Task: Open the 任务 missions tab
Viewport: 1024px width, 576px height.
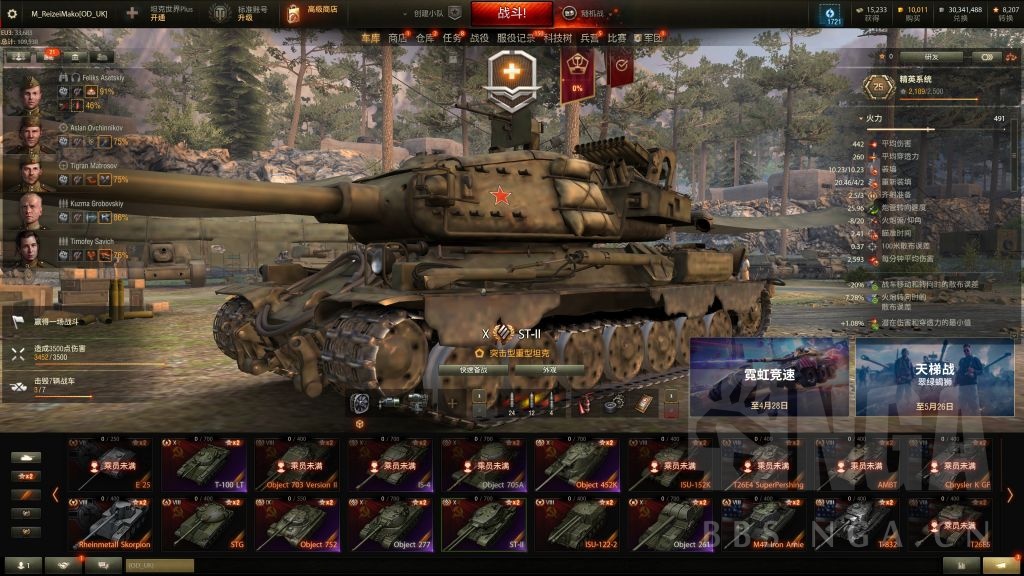Action: tap(453, 38)
